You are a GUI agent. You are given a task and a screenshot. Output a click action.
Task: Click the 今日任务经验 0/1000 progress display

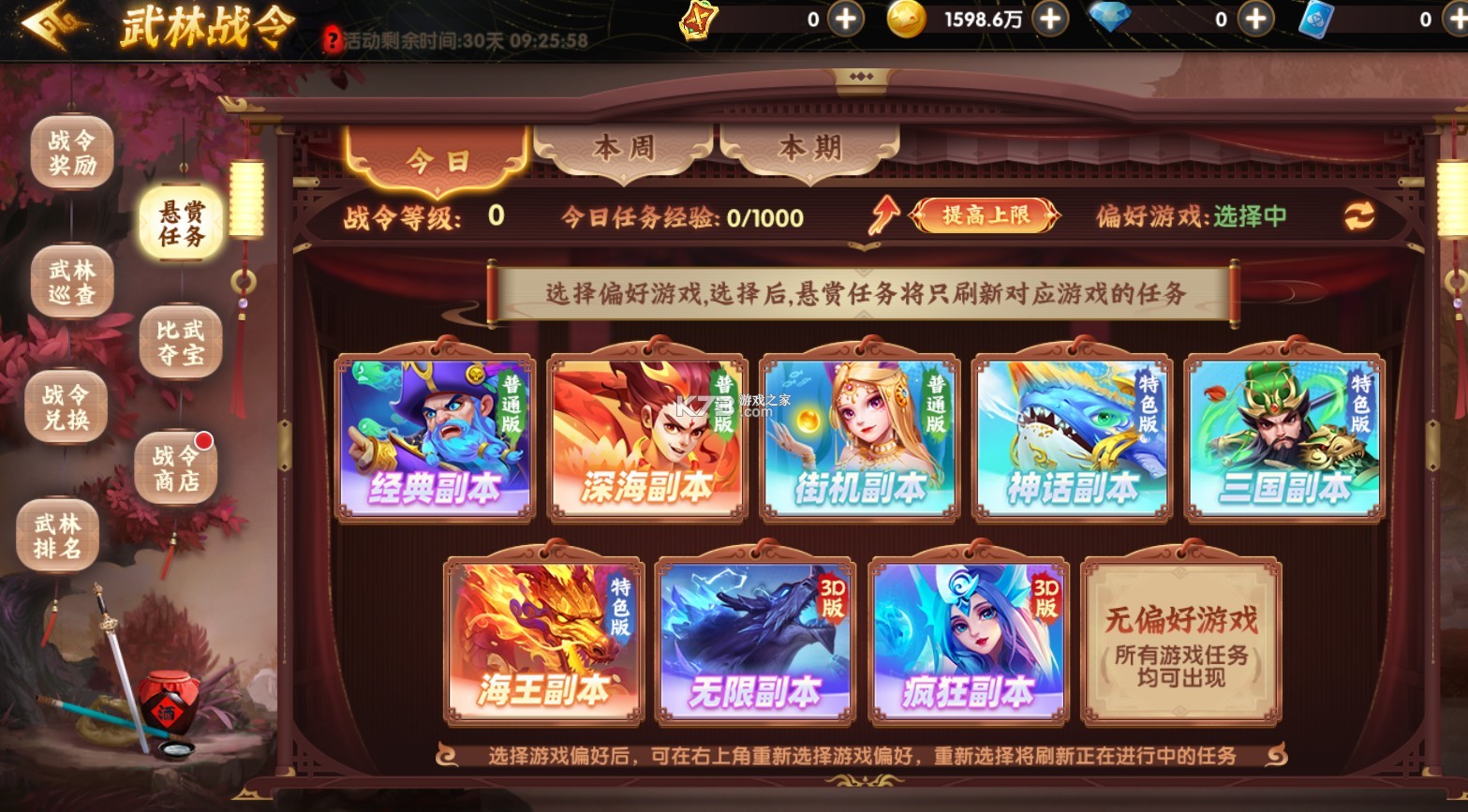[x=684, y=217]
